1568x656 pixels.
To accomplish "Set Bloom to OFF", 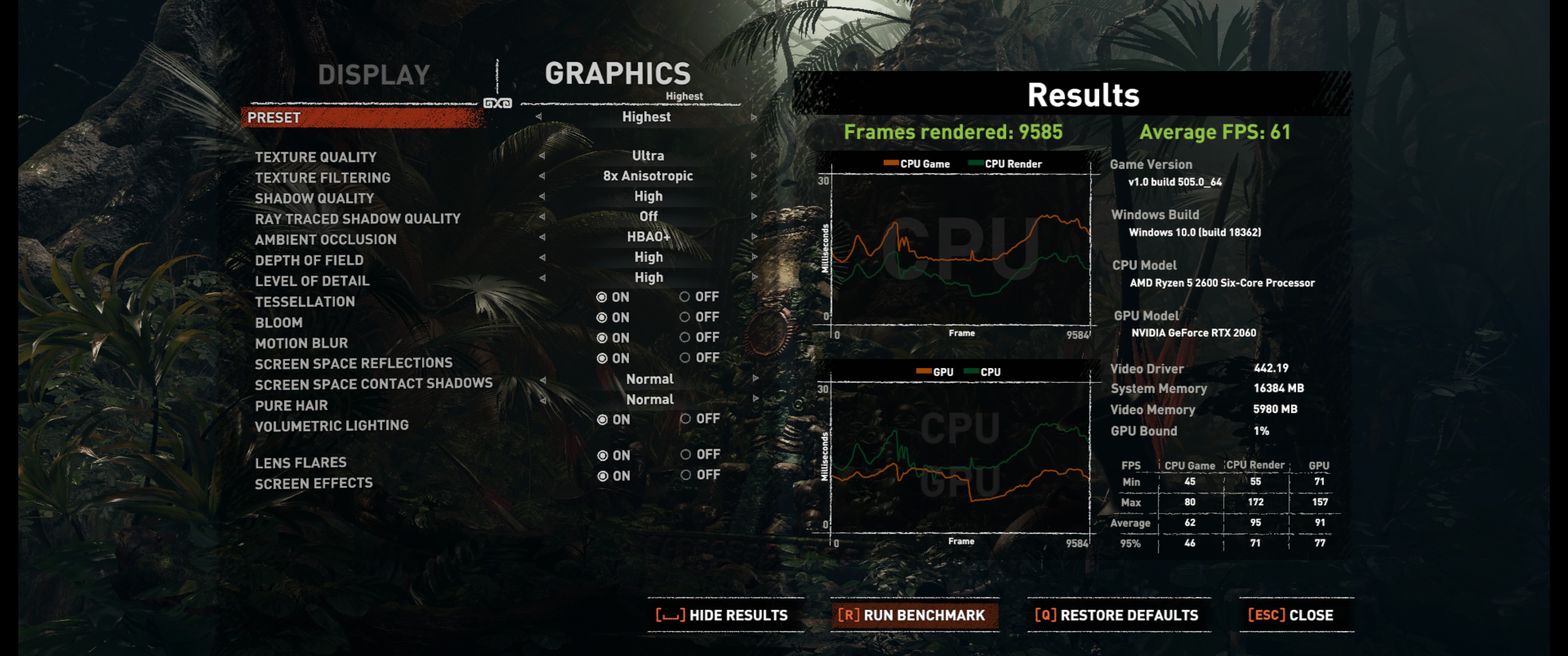I will [686, 317].
